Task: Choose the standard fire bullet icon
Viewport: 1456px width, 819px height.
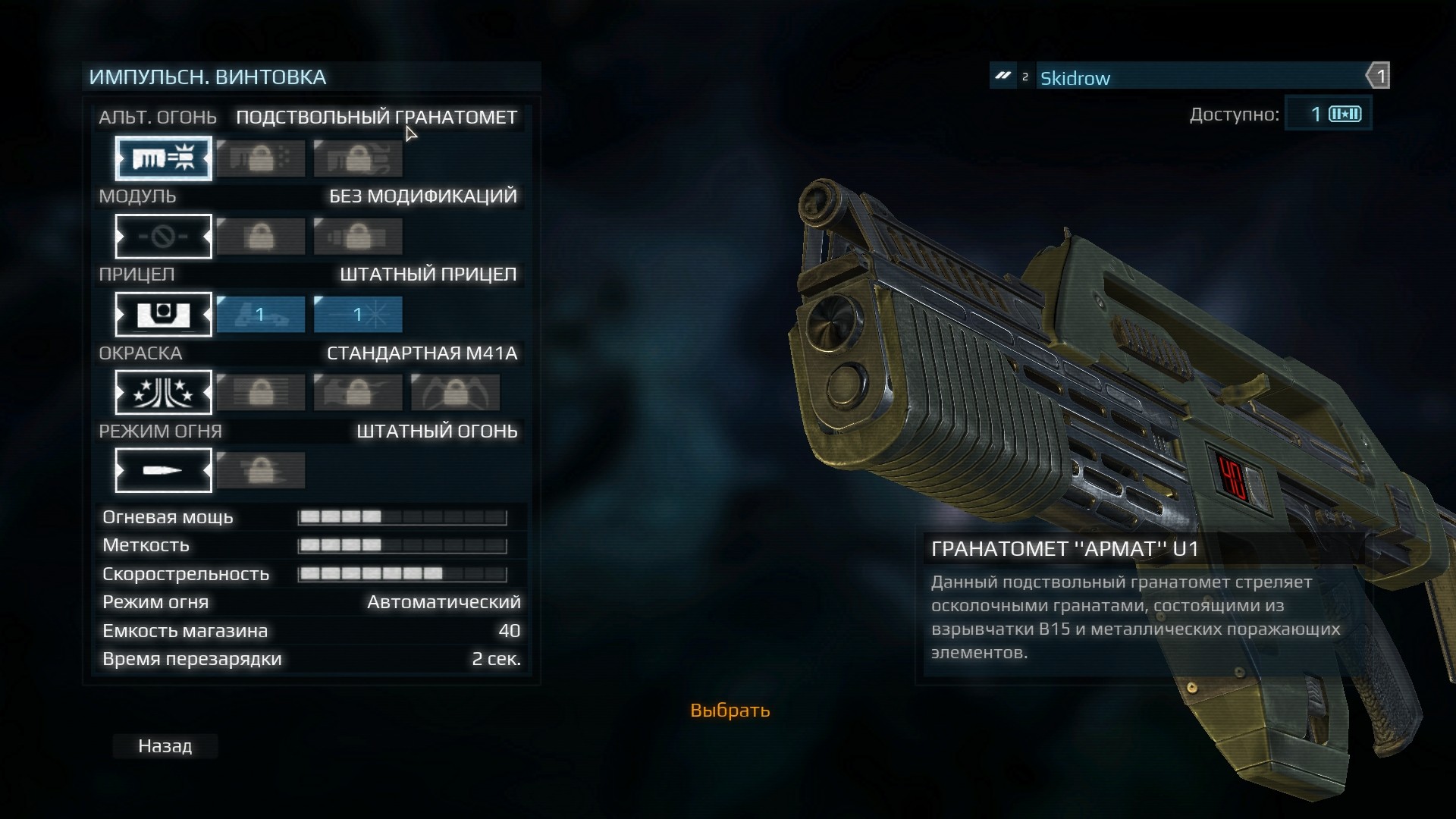Action: 163,471
